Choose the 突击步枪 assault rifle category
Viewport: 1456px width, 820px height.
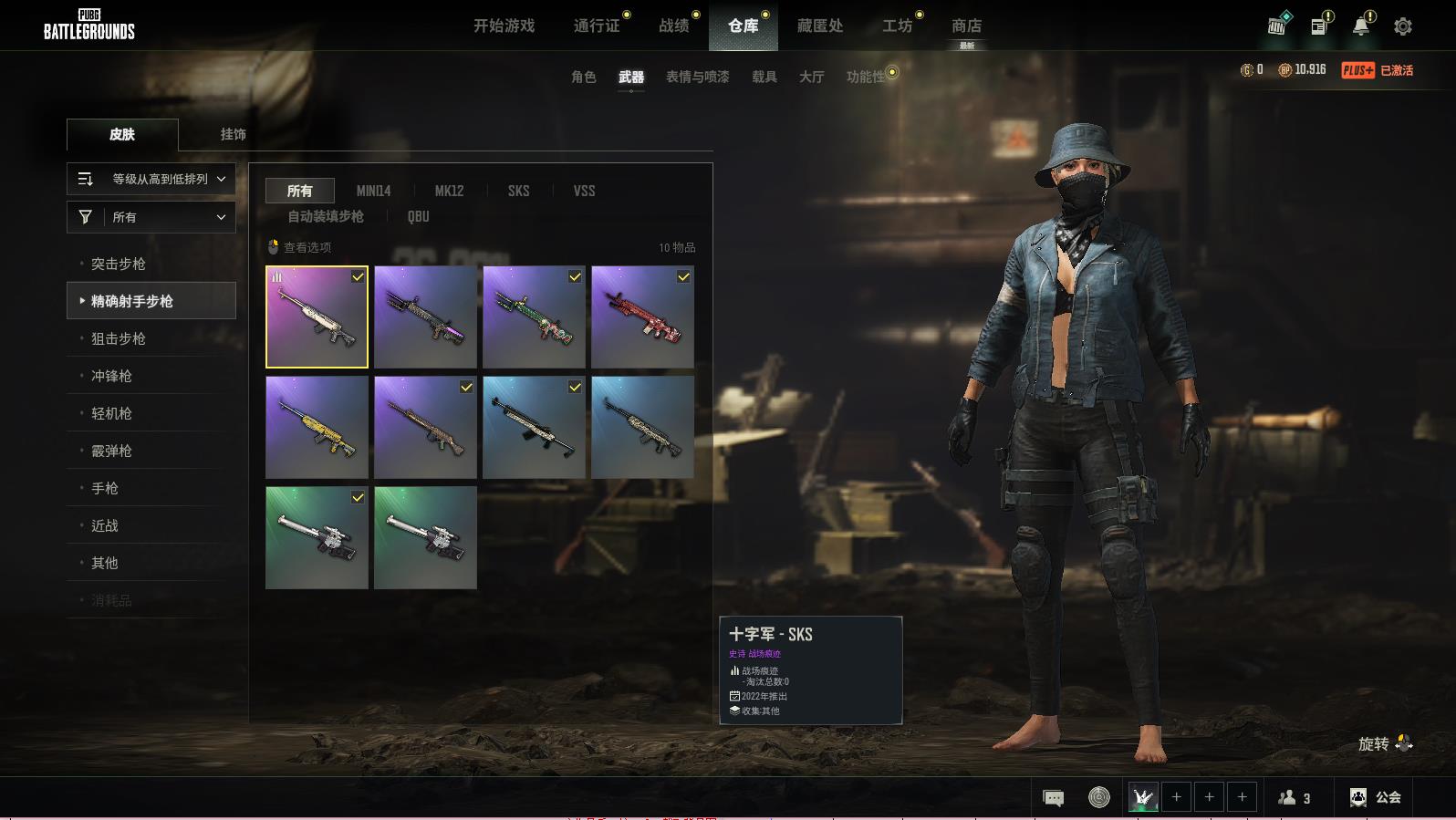[119, 264]
